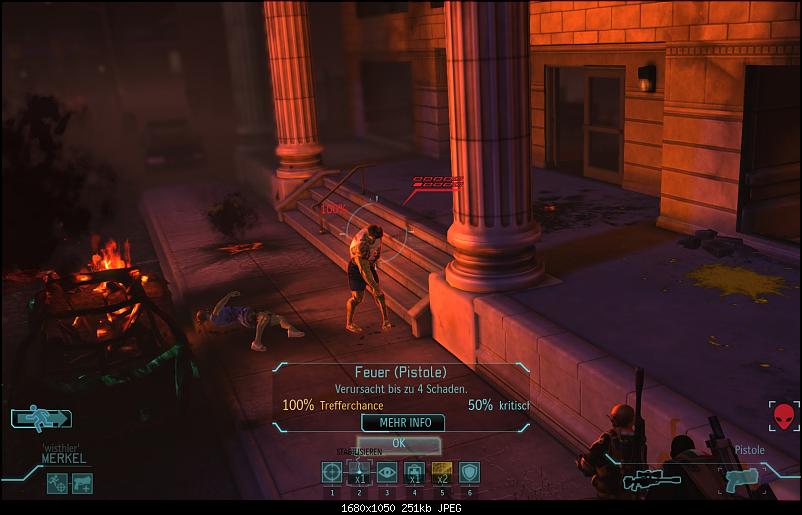Confirm the pistol shot with OK
The width and height of the screenshot is (802, 515).
(399, 442)
